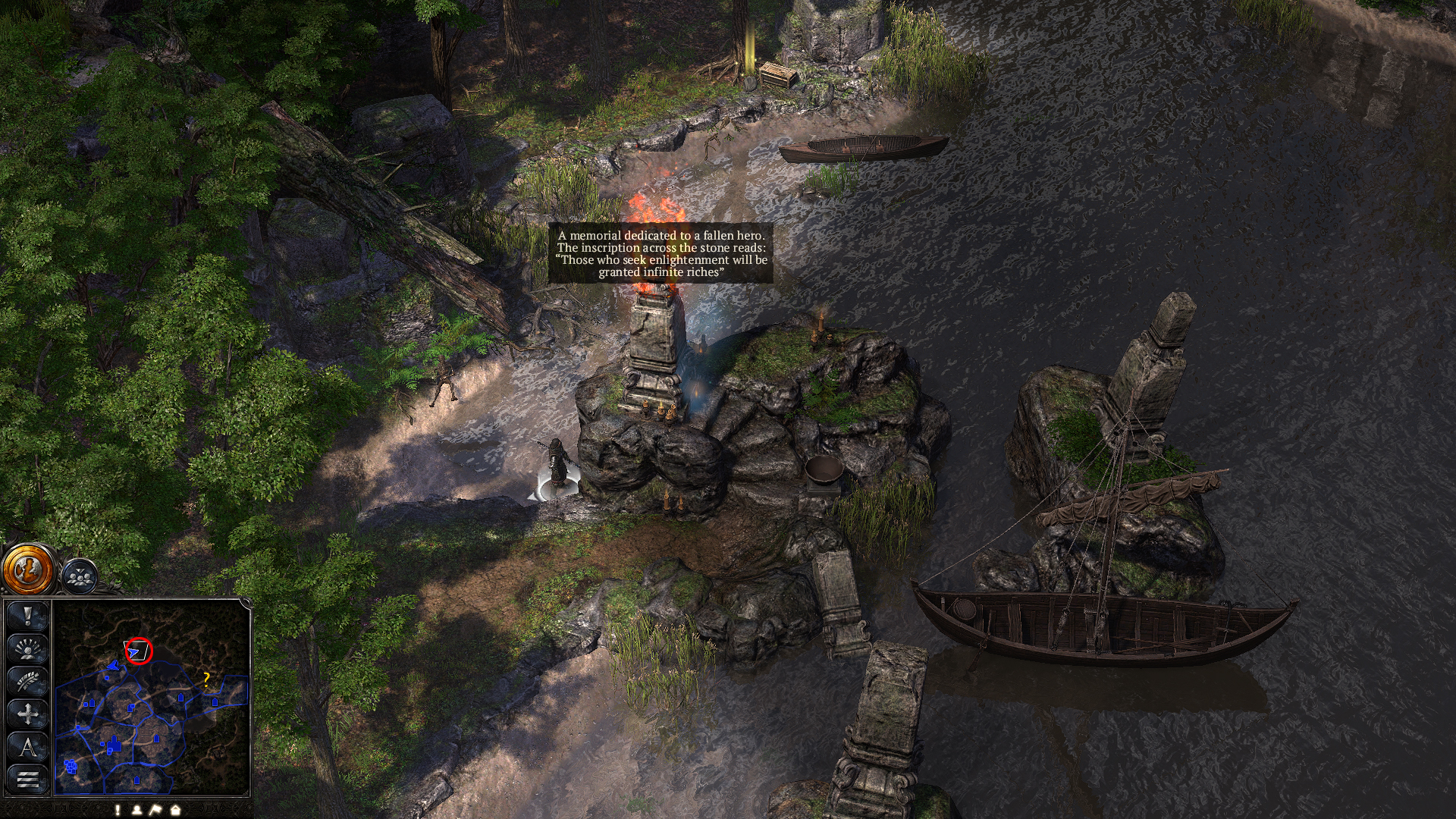Open the feather wing panel button
The image size is (1456, 819).
click(28, 682)
